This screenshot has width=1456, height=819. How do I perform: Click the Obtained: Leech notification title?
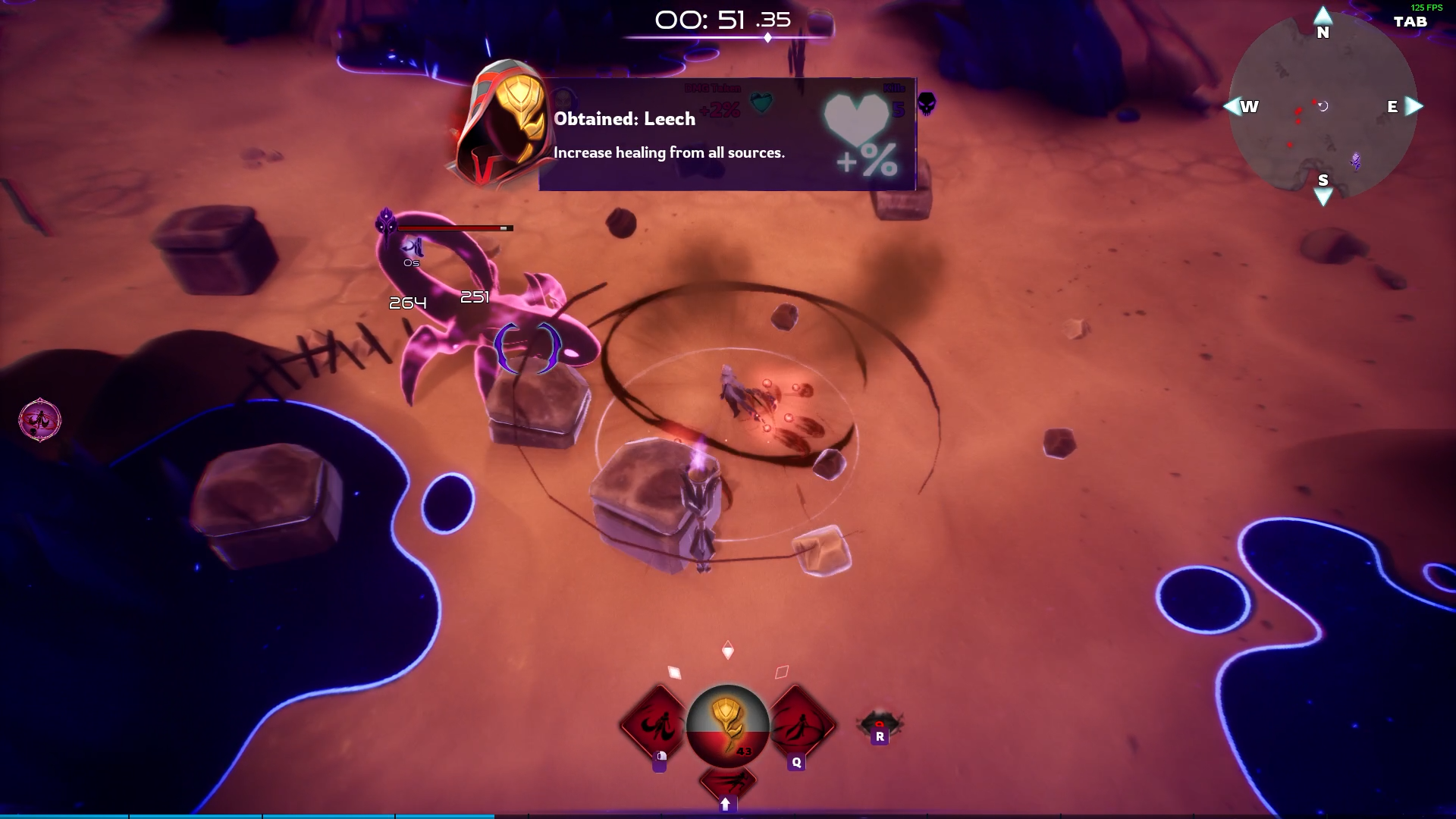625,118
